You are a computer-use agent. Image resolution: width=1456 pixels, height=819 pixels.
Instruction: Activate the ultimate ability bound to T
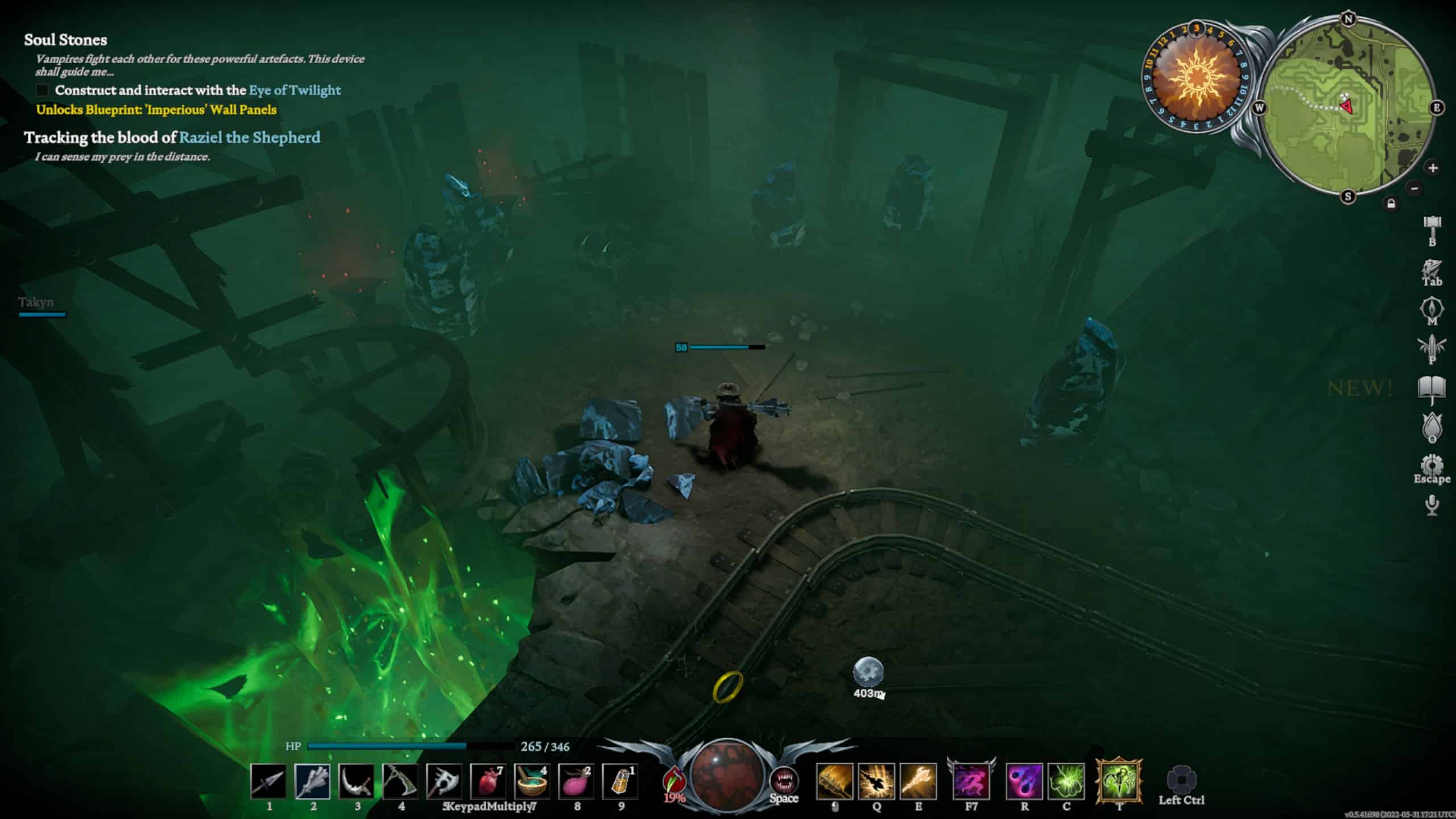click(1119, 782)
